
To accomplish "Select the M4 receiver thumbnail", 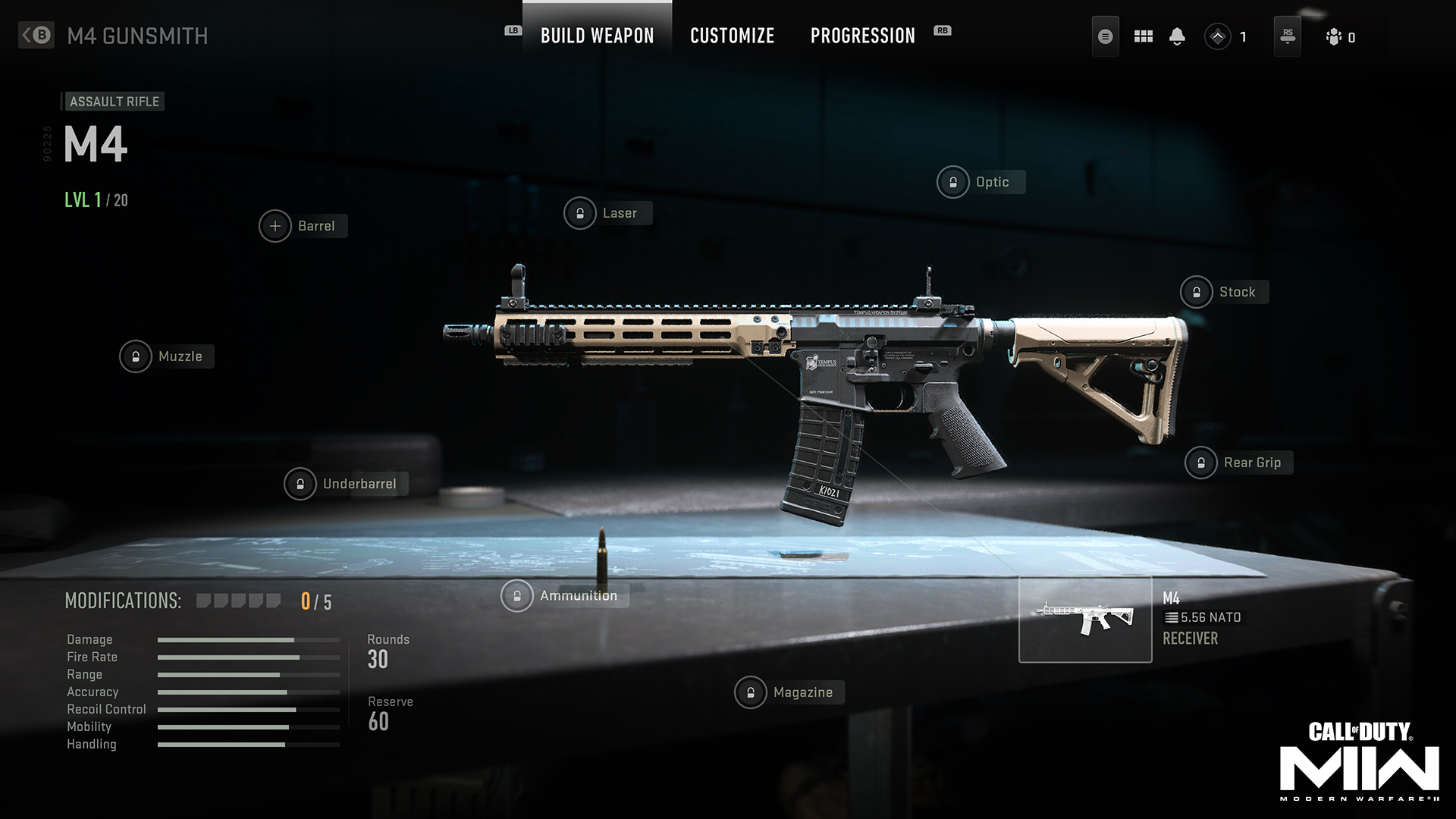I will click(x=1085, y=620).
